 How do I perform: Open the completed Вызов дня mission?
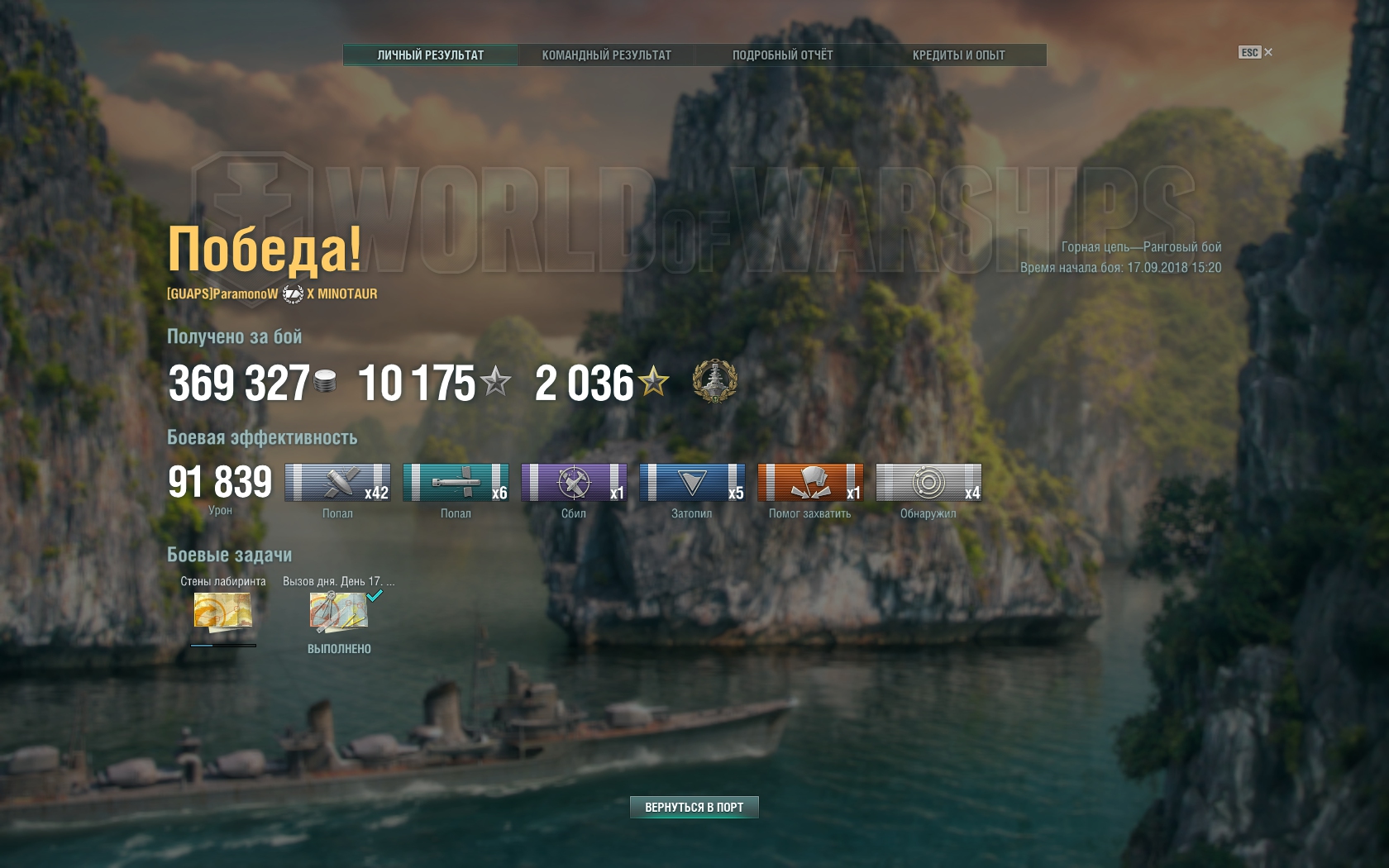click(x=339, y=613)
